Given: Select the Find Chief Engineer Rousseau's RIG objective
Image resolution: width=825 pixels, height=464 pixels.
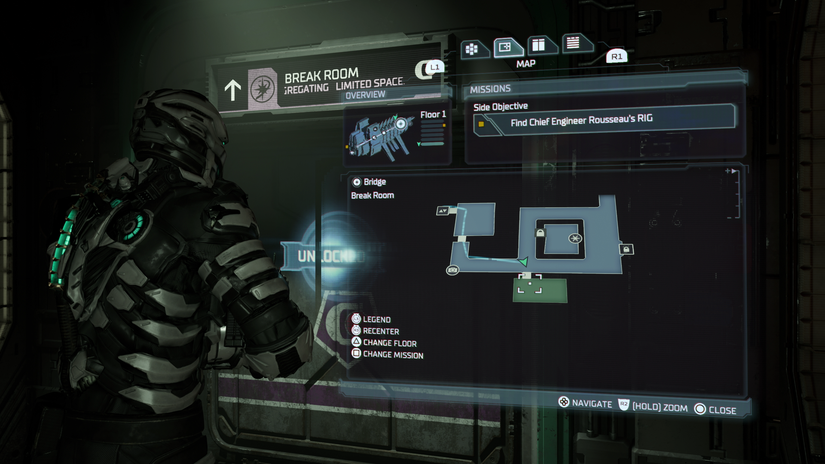Looking at the screenshot, I should (x=604, y=122).
